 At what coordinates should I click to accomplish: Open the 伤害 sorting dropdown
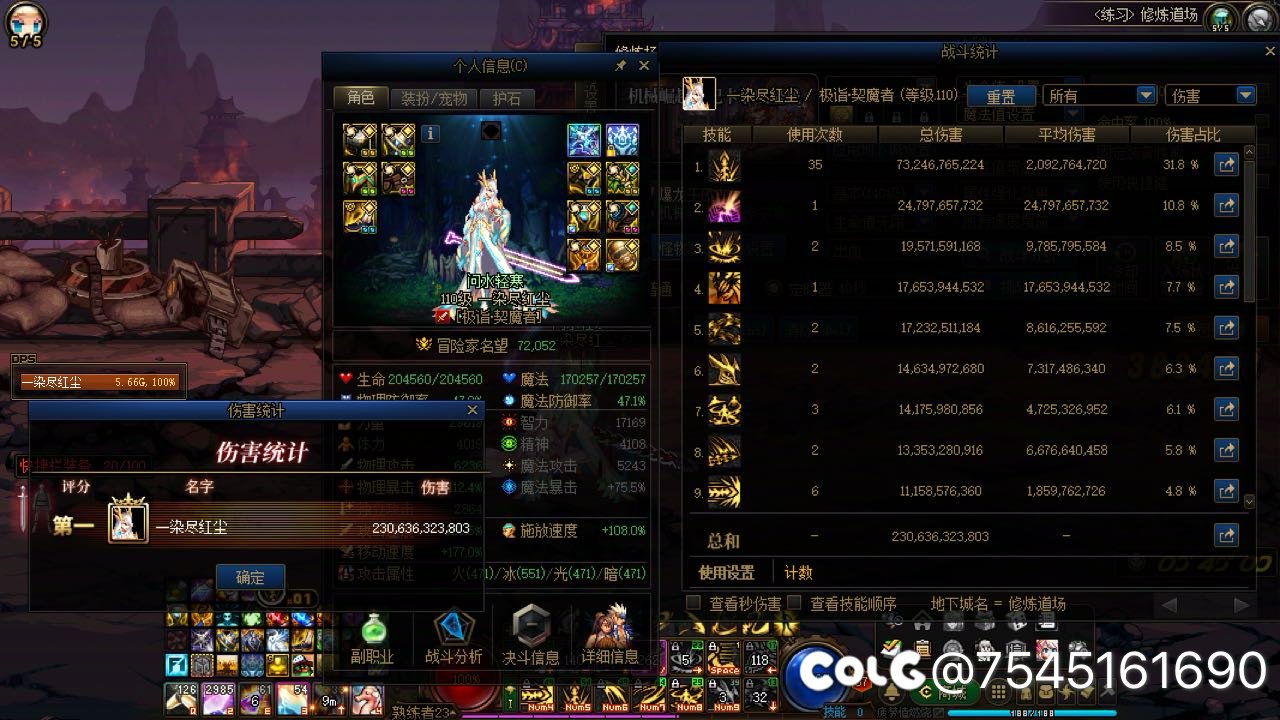coord(1210,93)
